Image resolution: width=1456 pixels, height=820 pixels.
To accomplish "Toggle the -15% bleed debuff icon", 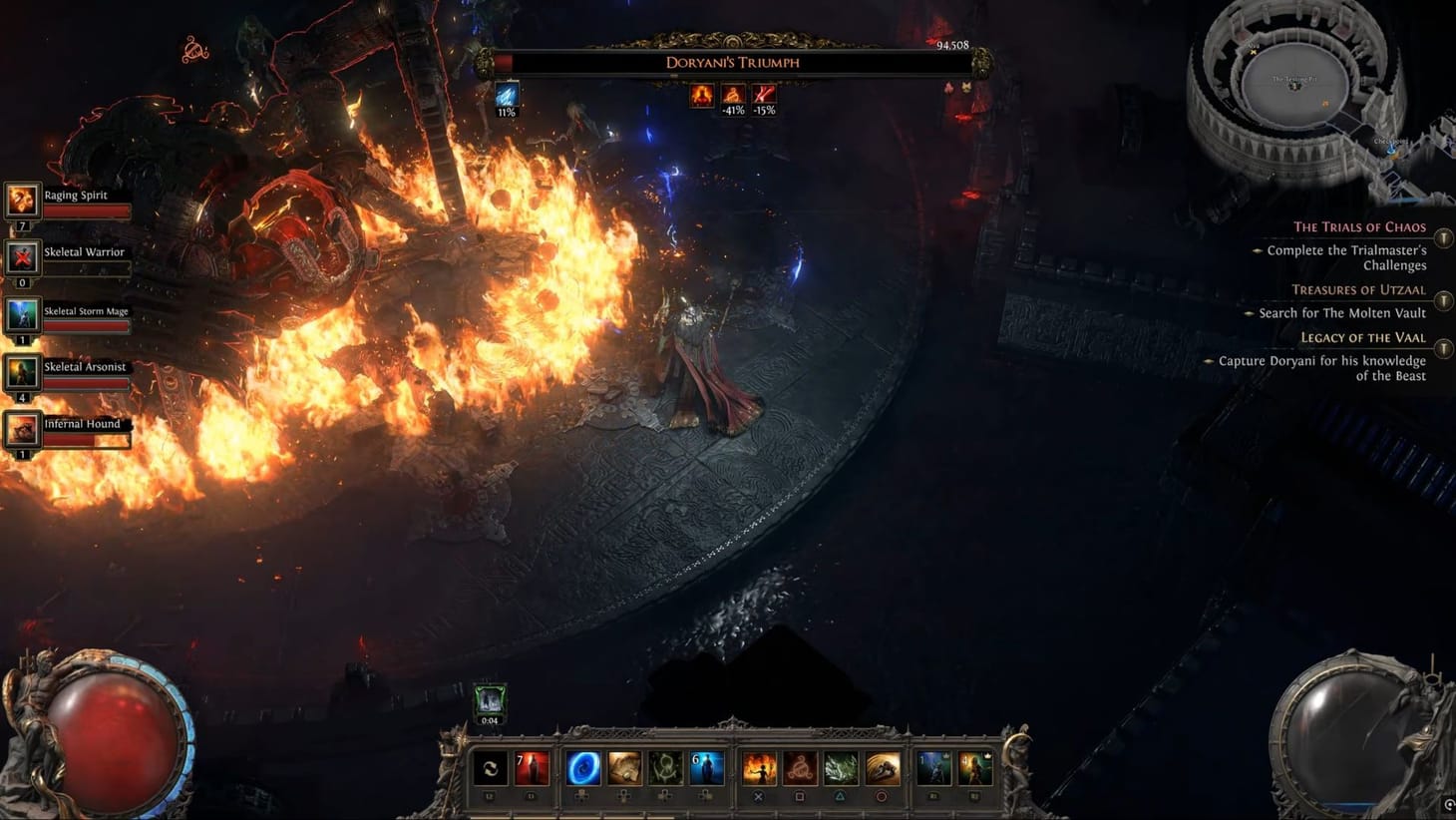I will coord(764,95).
